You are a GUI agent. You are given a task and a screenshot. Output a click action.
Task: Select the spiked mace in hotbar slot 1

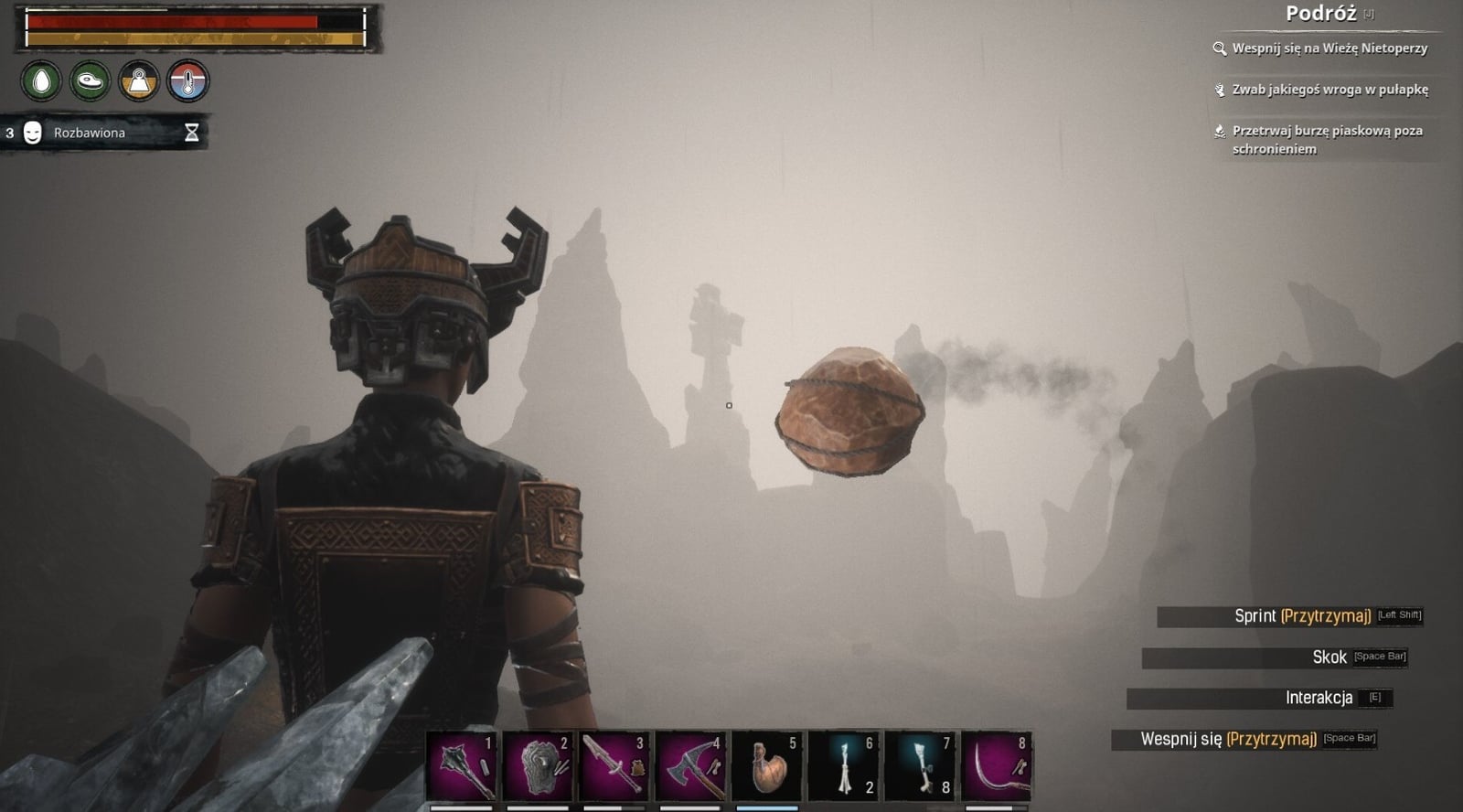click(x=463, y=766)
